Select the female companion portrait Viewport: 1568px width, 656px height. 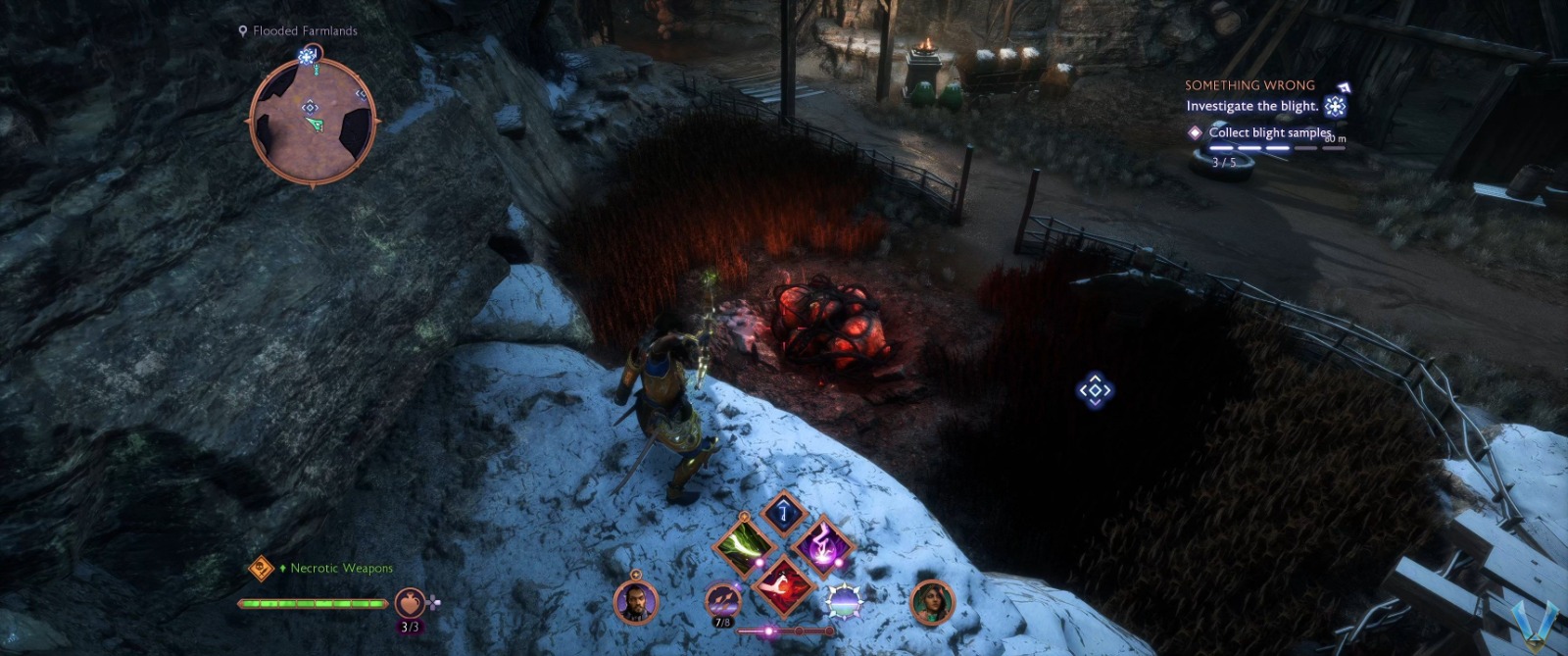pos(931,601)
